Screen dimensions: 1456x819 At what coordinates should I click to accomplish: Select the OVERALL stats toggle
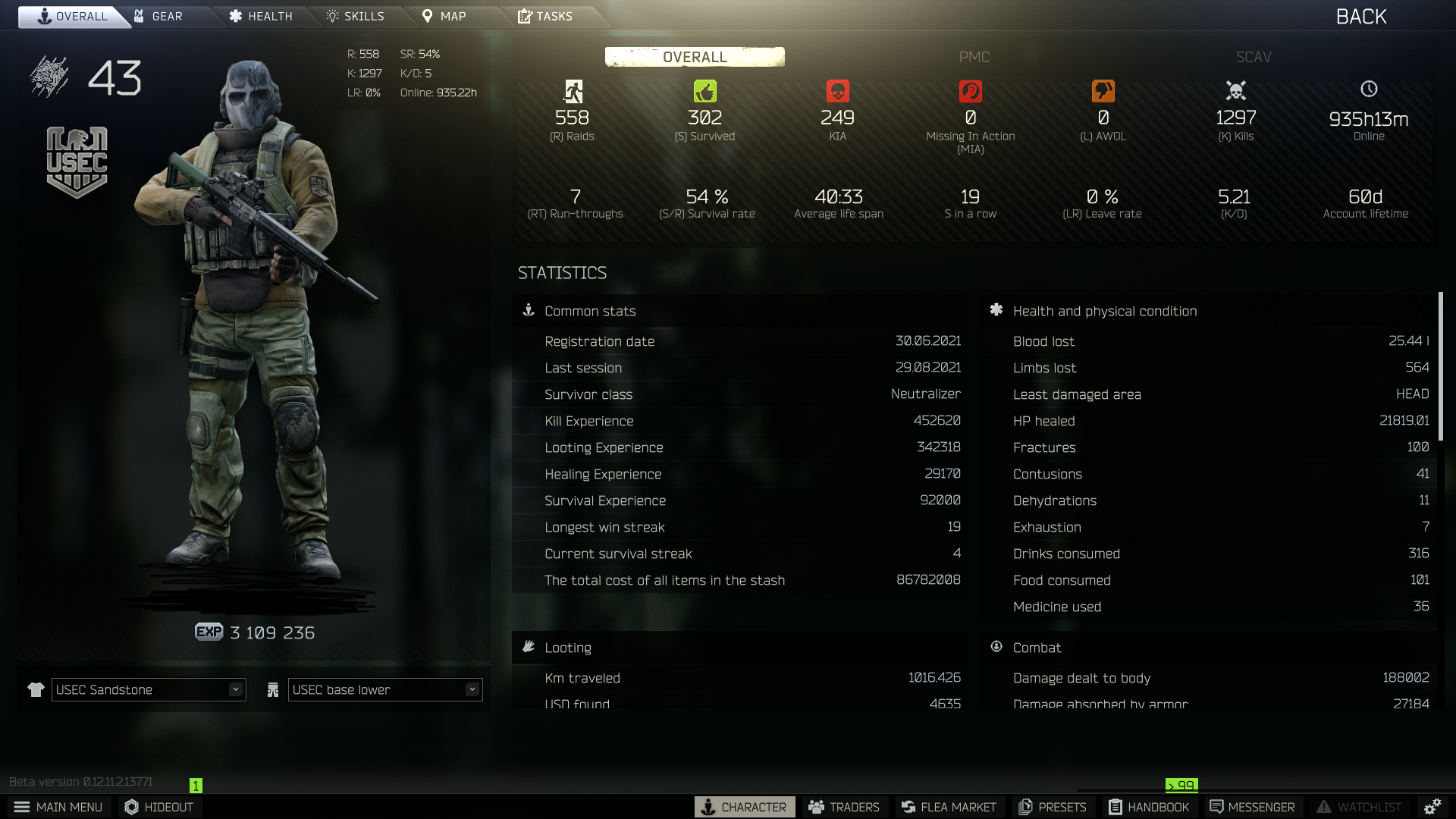click(694, 56)
